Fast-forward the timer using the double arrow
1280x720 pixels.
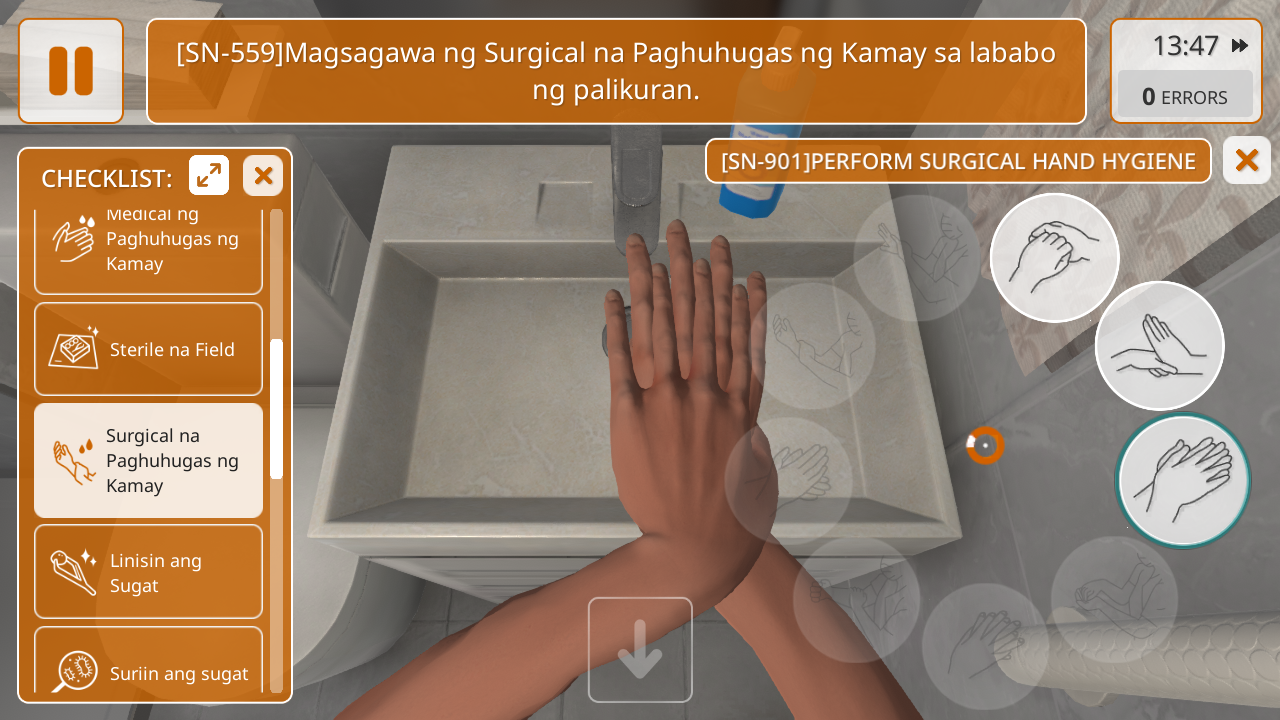pos(1240,46)
